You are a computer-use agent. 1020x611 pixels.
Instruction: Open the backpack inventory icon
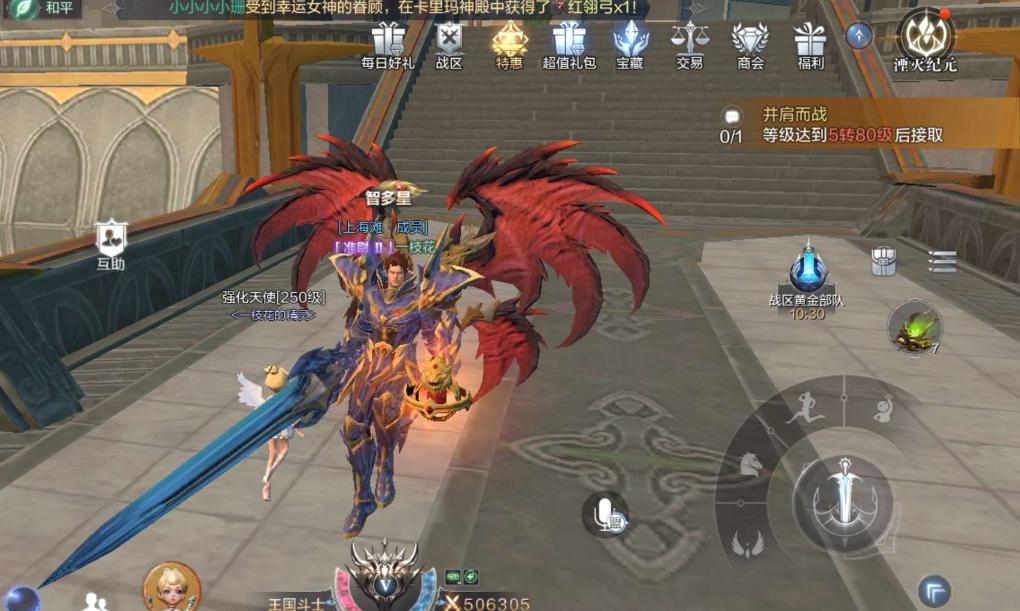pyautogui.click(x=883, y=261)
